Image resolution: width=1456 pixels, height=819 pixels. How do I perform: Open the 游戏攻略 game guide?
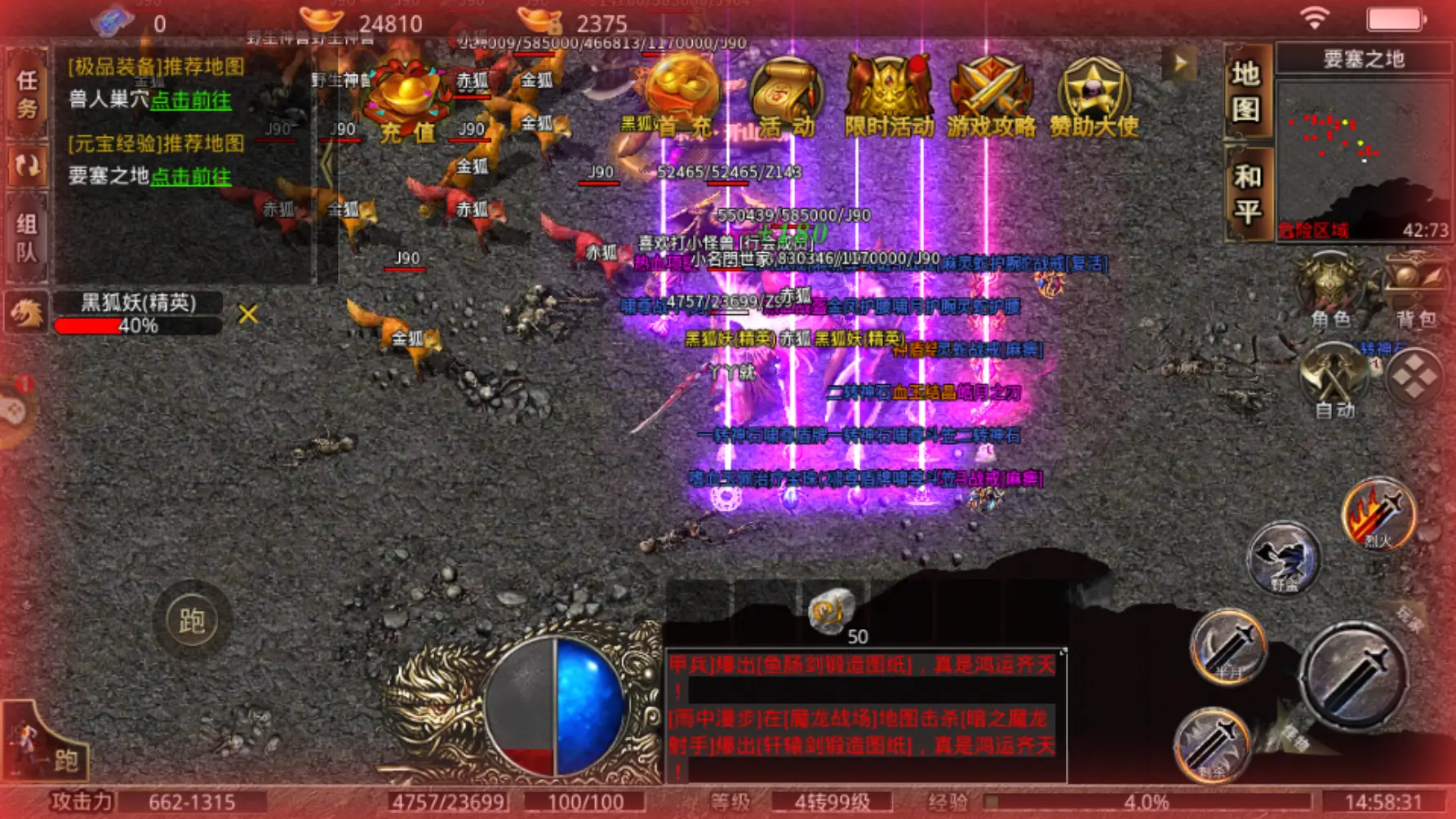[991, 98]
